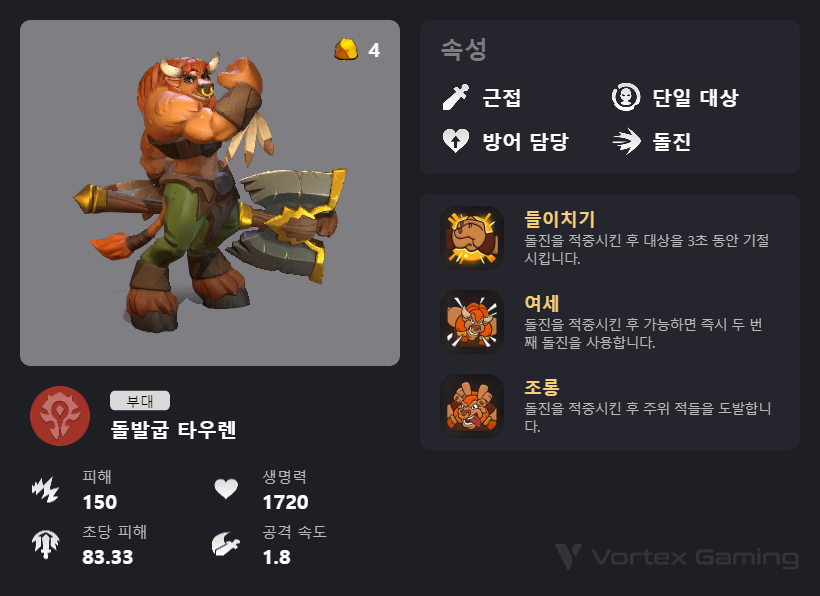This screenshot has width=820, height=596.
Task: Click the 근접 sword trait icon
Action: point(456,98)
